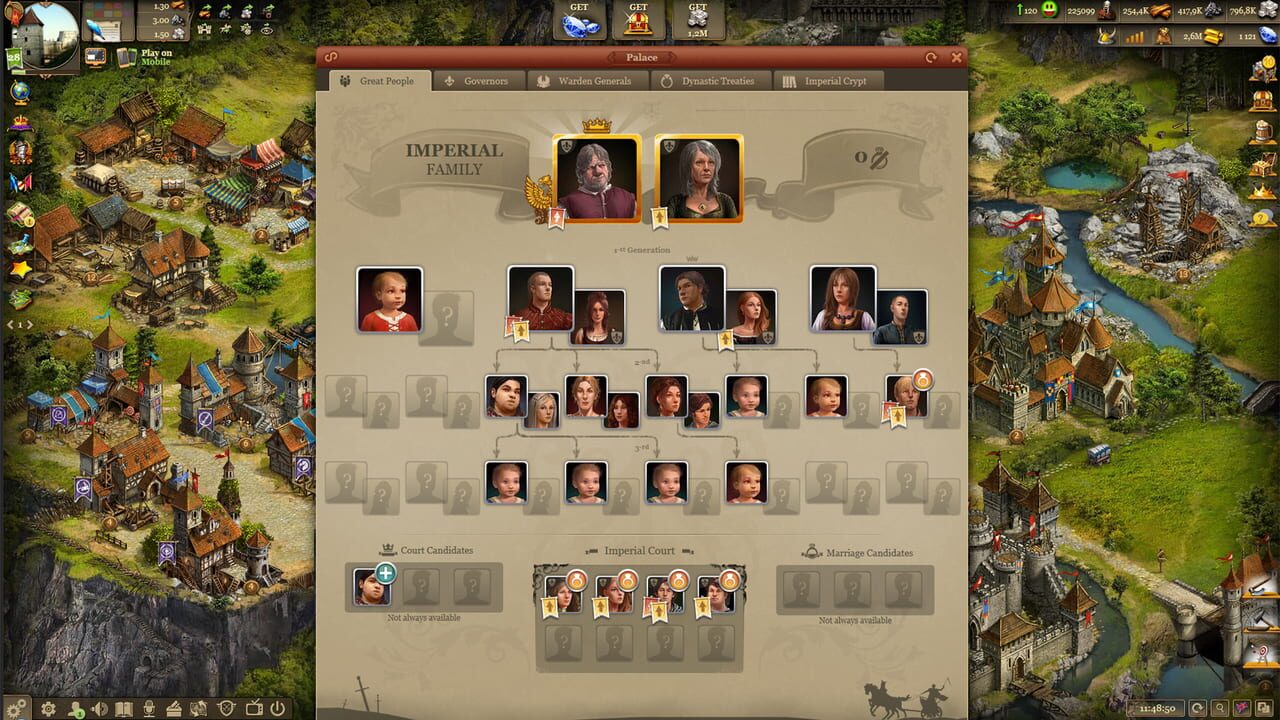Click the search magnifier at the bottom right
This screenshot has width=1280, height=720.
pyautogui.click(x=1221, y=707)
